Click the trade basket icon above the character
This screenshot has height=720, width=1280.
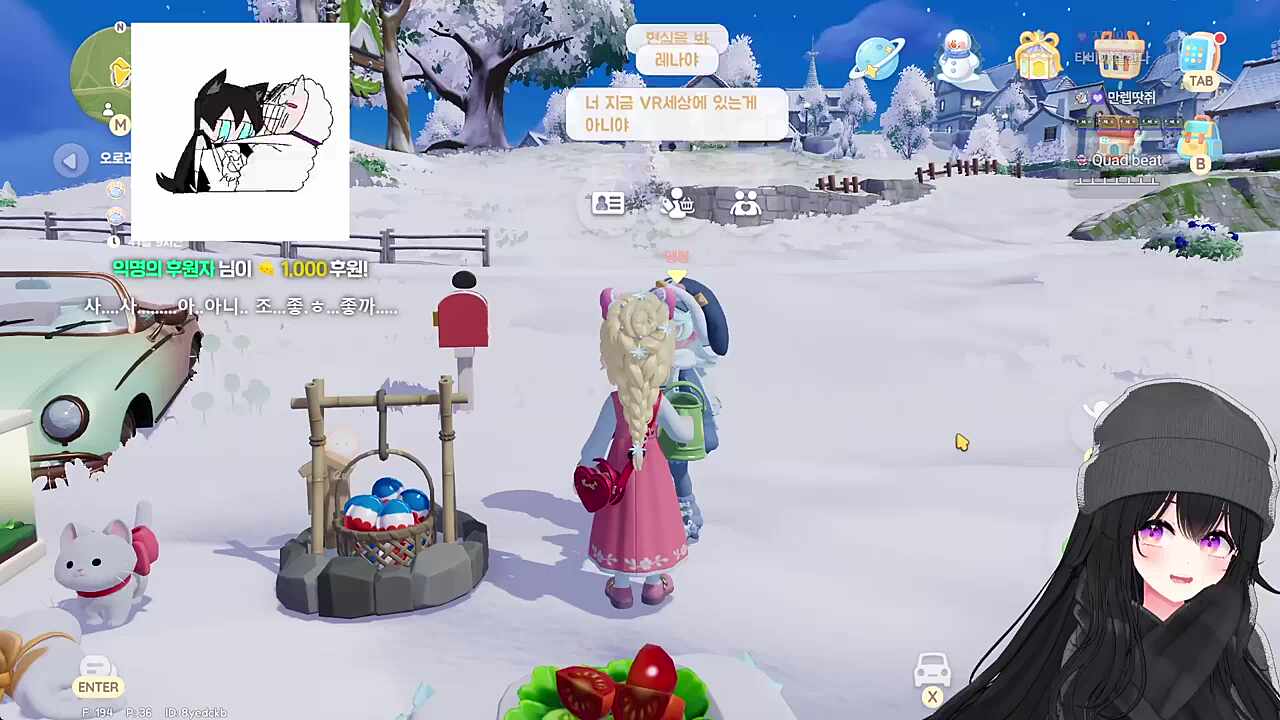click(677, 203)
